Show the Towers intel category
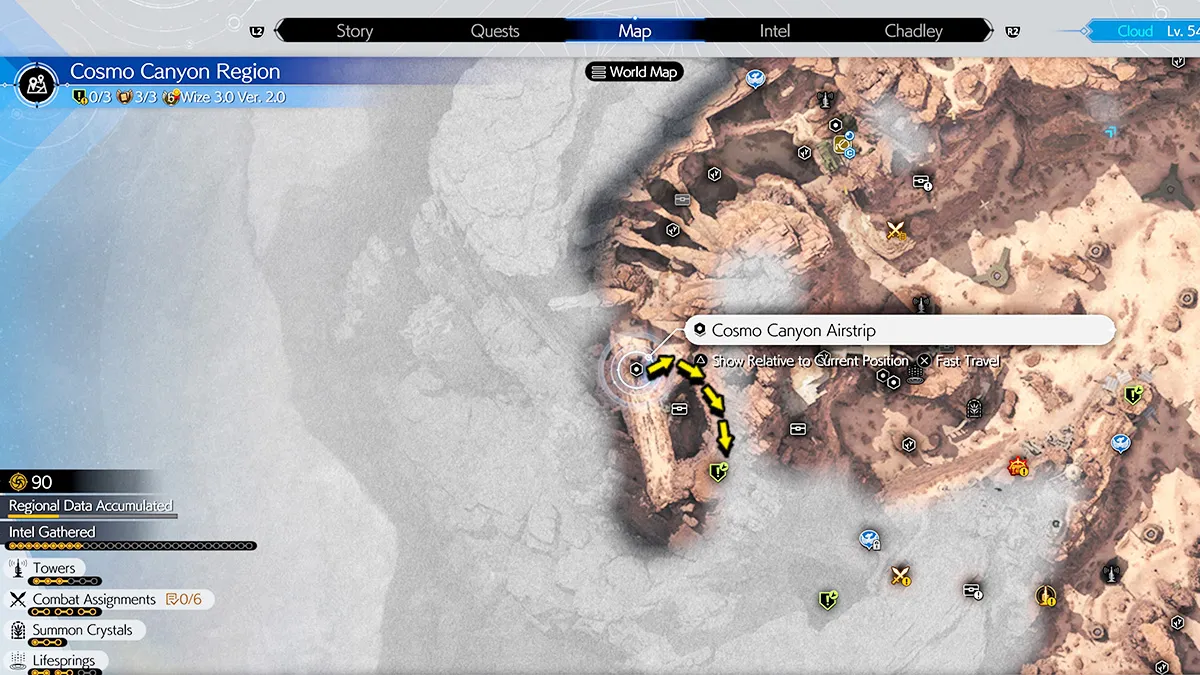 [x=54, y=568]
